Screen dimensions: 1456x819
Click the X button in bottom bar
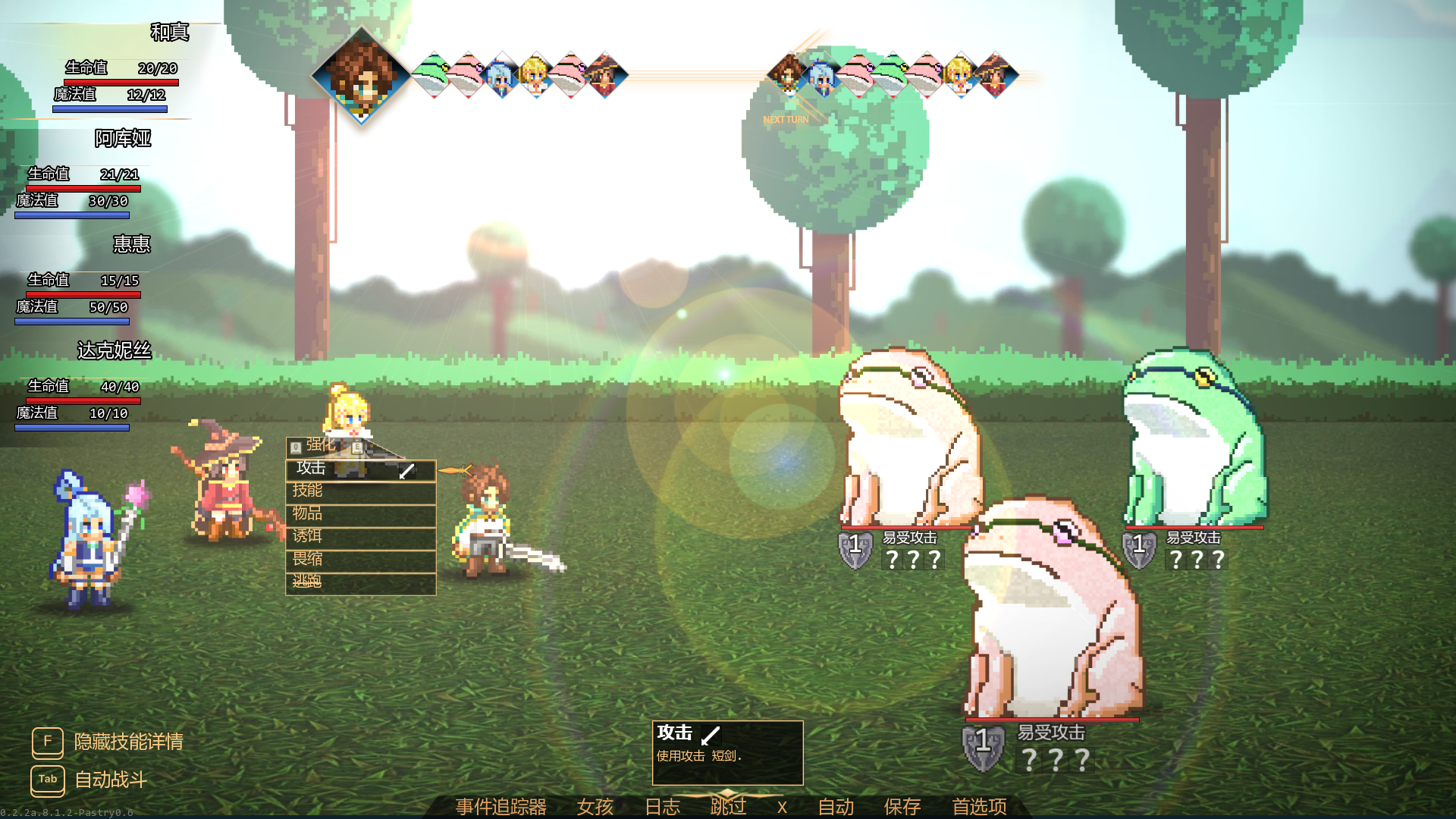pyautogui.click(x=782, y=807)
